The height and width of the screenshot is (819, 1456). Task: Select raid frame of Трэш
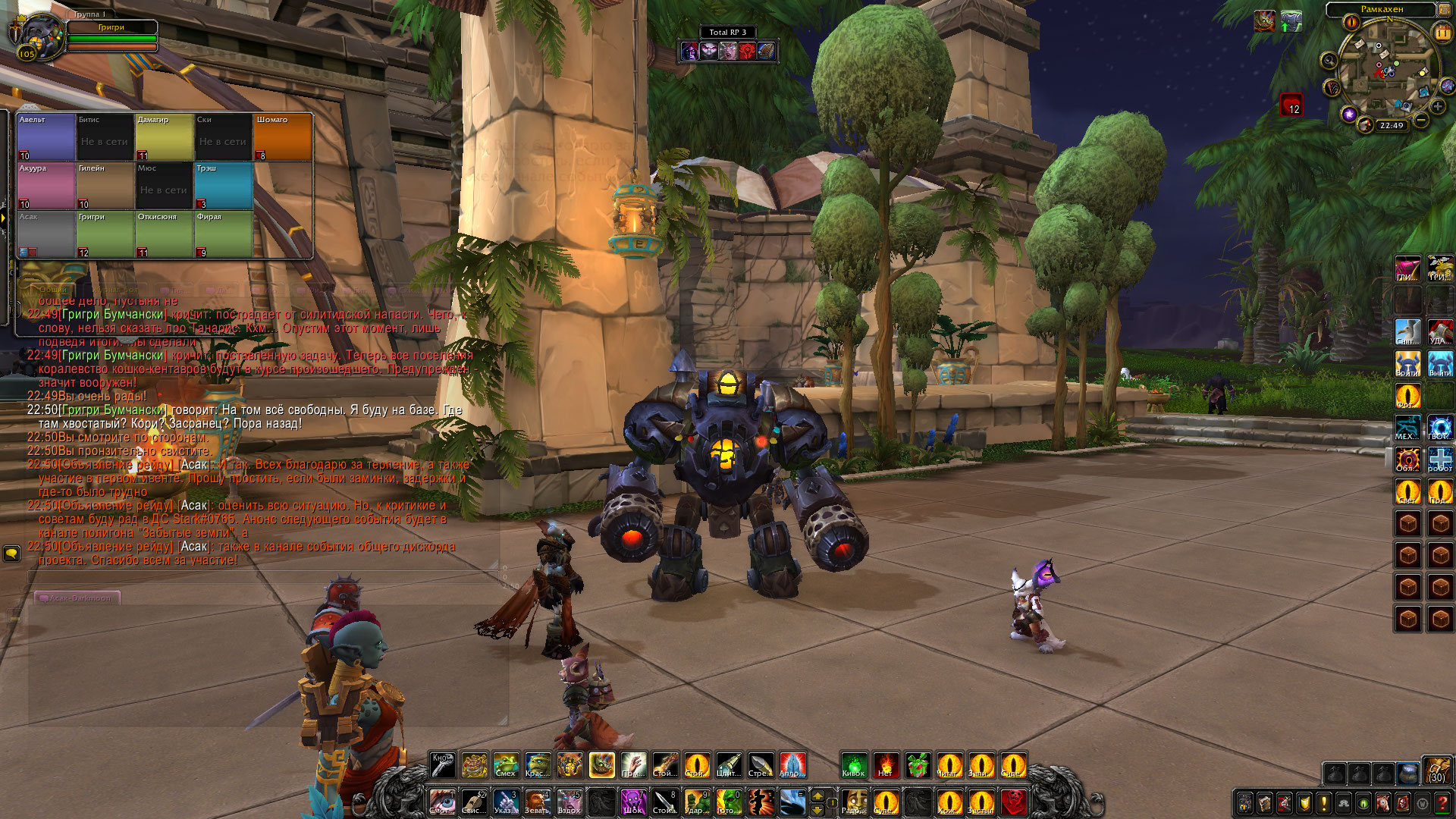point(223,186)
